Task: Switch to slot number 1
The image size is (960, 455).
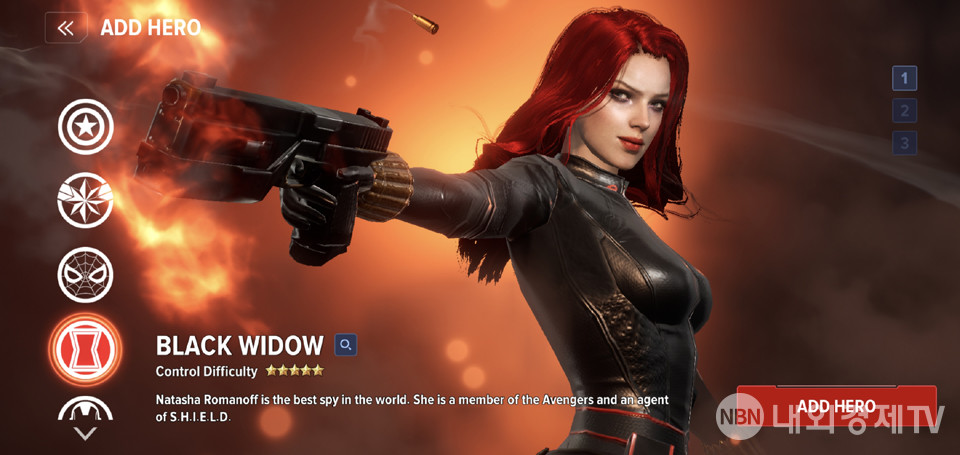Action: [904, 78]
